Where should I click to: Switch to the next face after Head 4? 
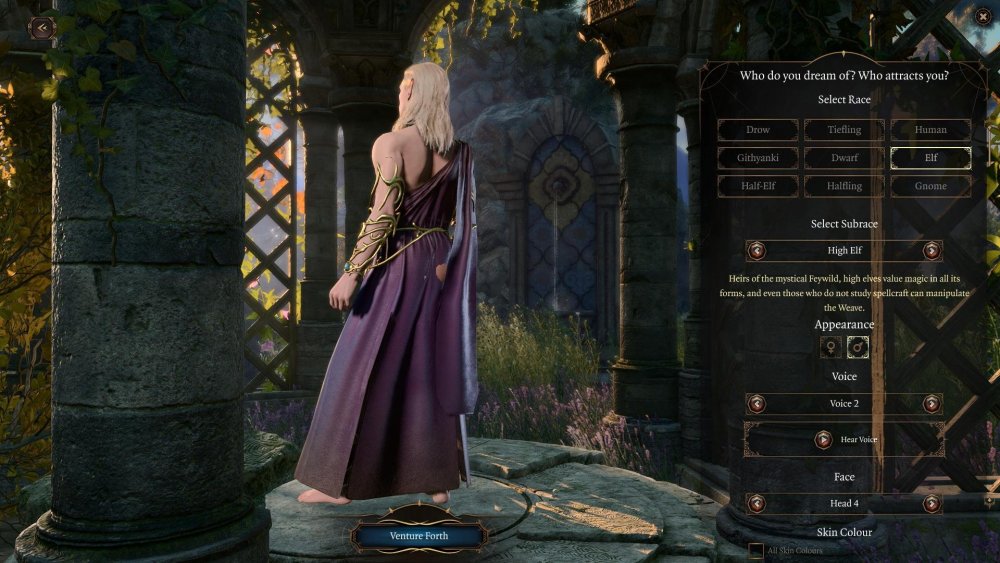932,504
